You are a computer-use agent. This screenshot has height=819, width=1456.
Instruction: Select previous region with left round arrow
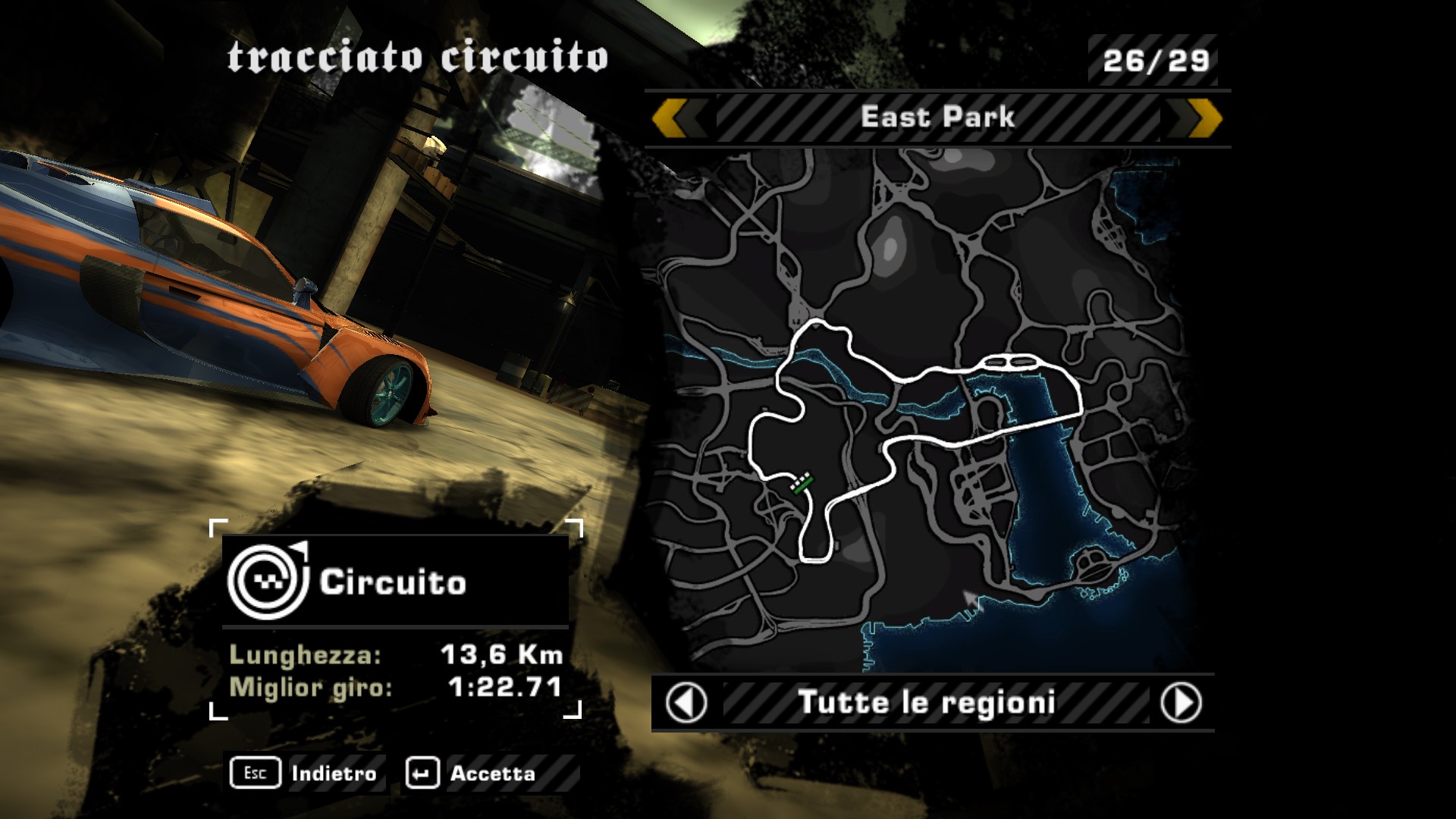[686, 703]
